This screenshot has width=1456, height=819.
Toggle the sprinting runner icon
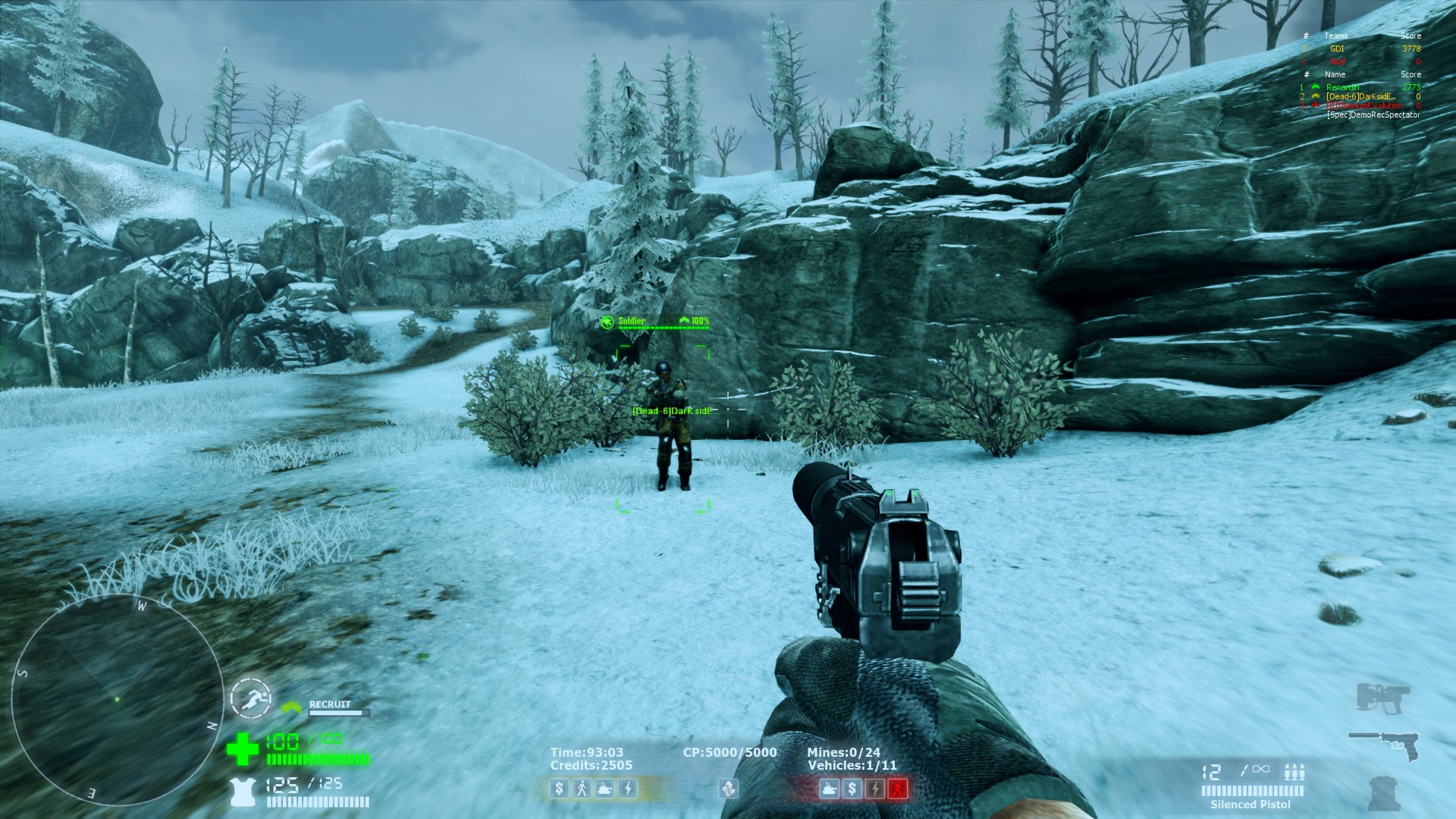coord(251,698)
